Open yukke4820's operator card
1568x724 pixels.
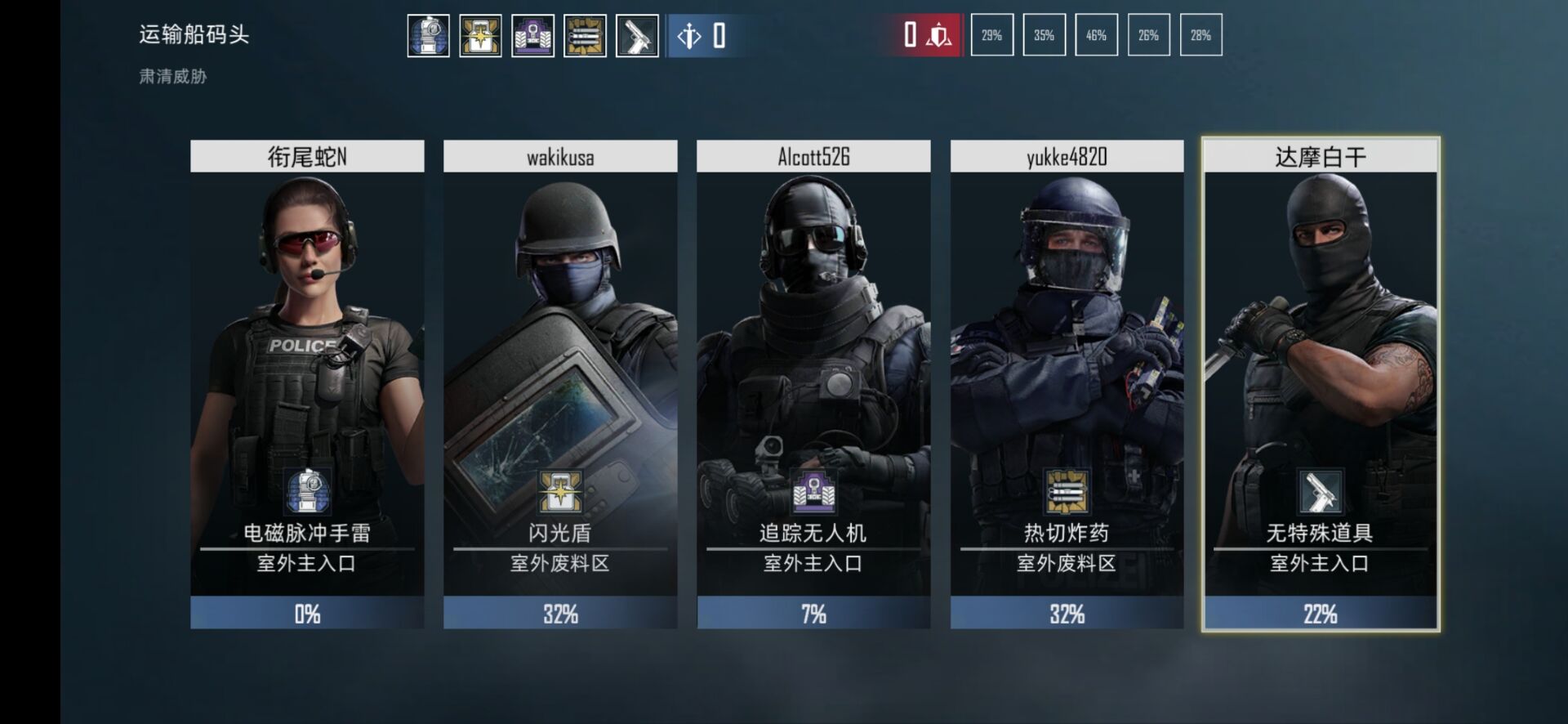tap(1067, 384)
